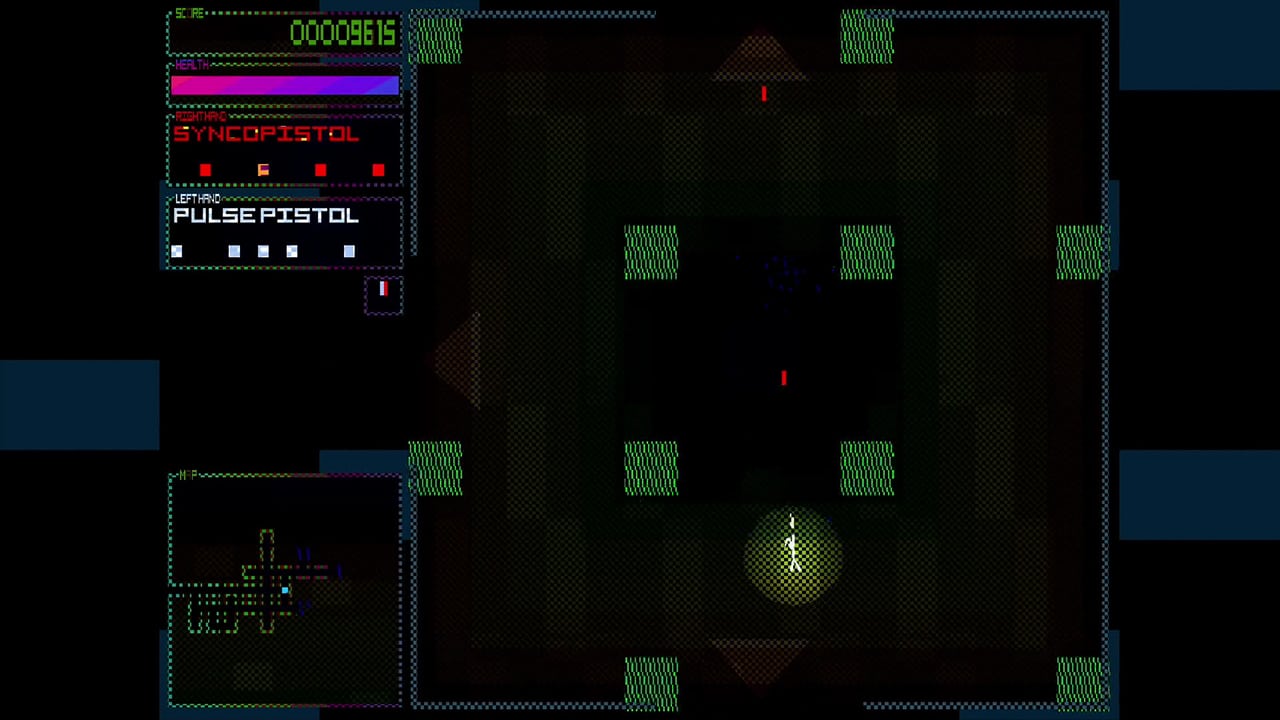Select the SYNCOPISTOL weapon name
The image size is (1280, 720).
[x=266, y=135]
